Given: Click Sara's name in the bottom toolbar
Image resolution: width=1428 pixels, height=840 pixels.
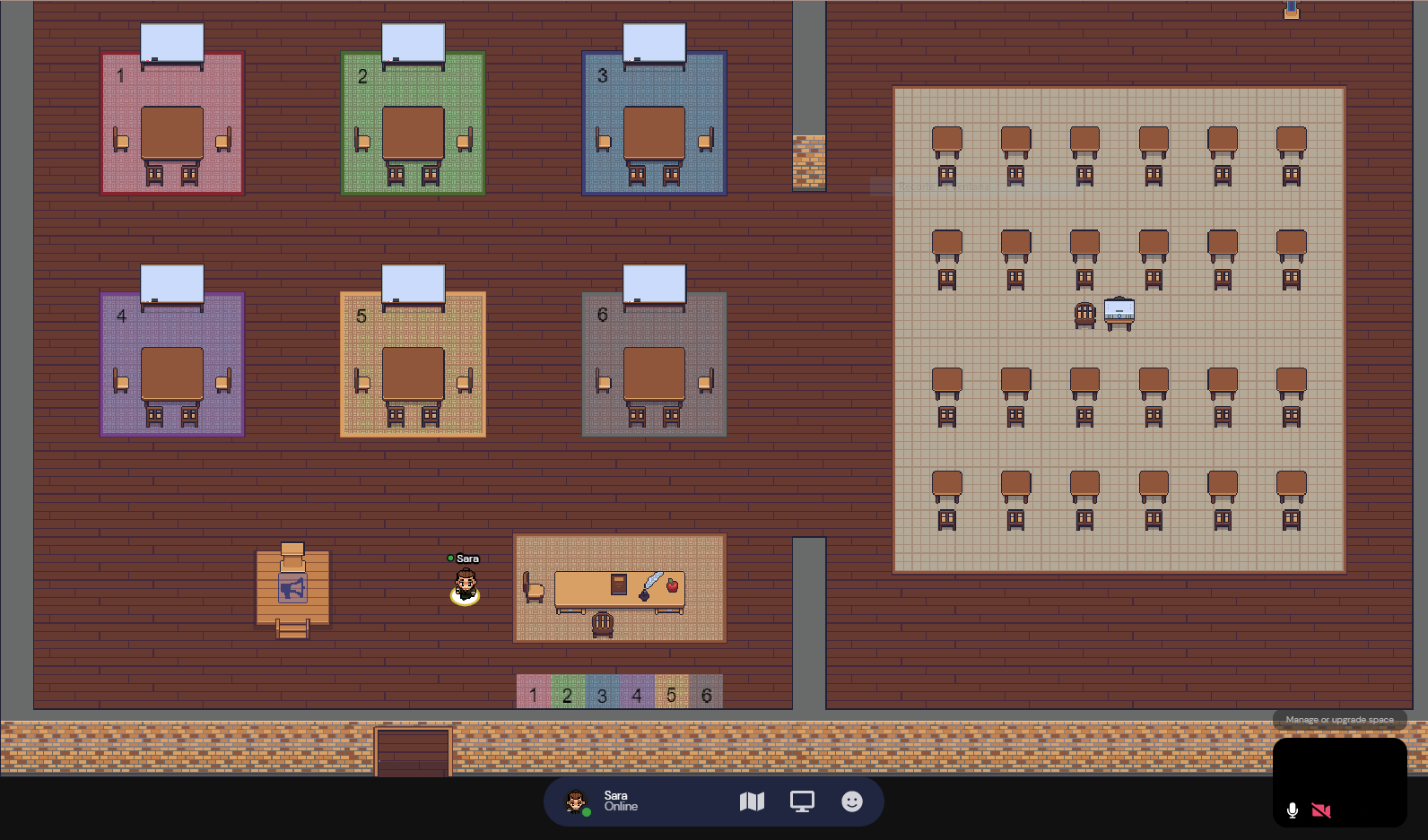Looking at the screenshot, I should (x=614, y=794).
